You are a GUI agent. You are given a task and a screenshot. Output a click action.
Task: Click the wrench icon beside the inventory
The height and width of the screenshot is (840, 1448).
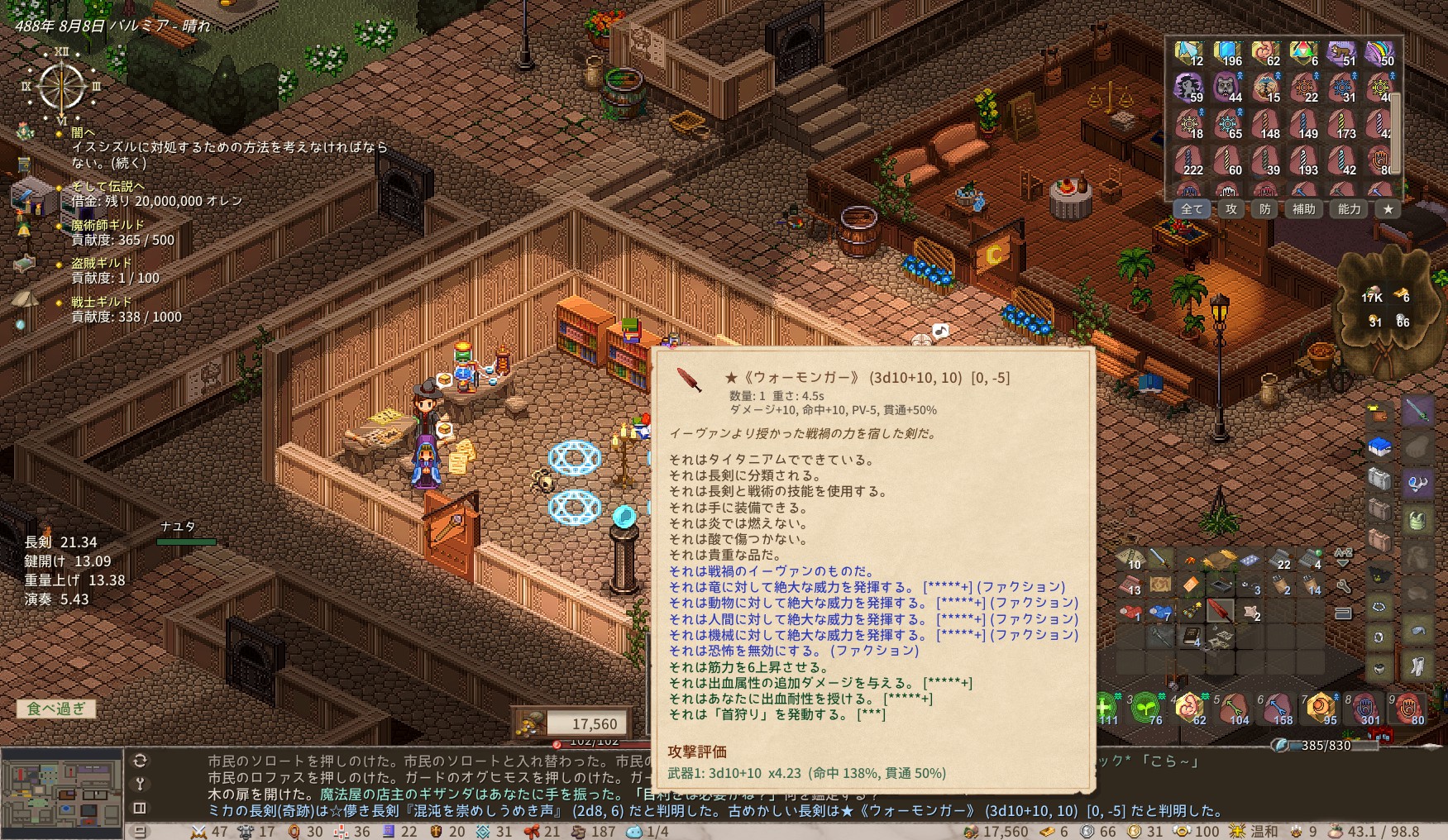(1344, 587)
